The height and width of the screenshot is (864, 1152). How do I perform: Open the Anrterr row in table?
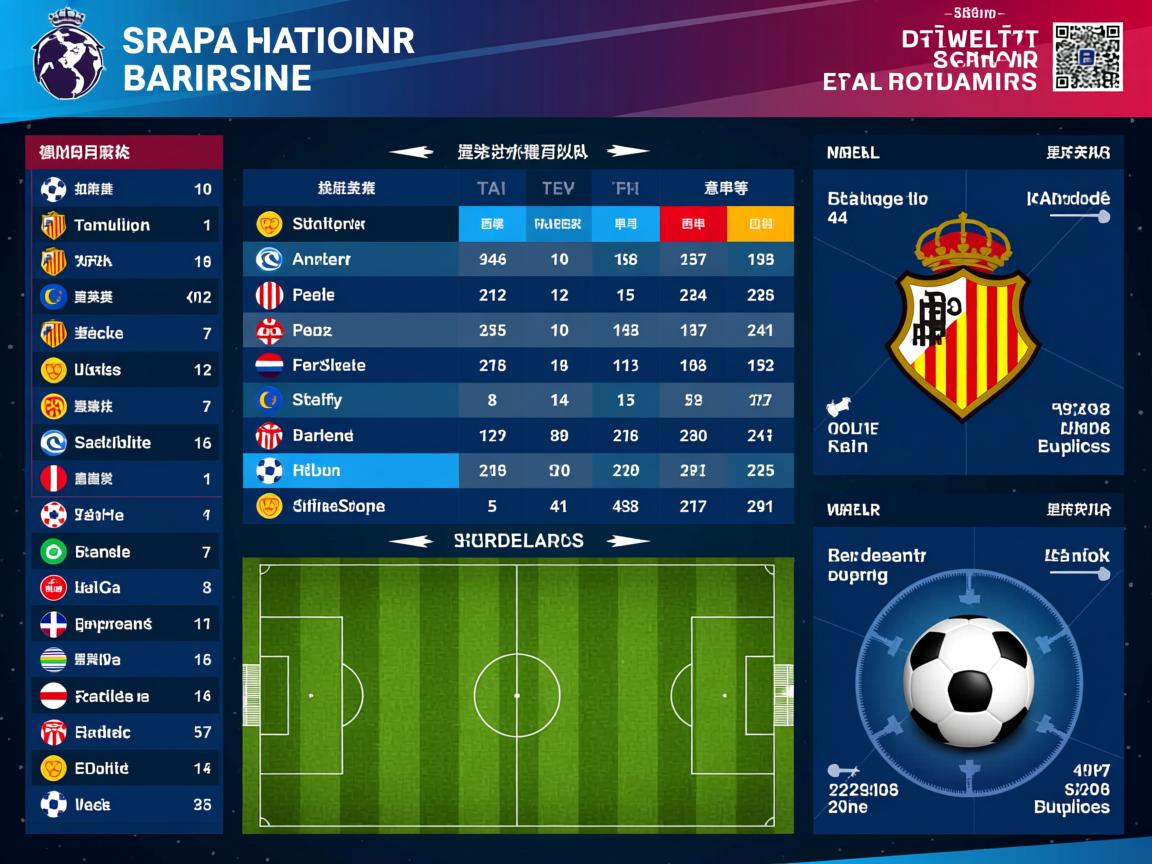(518, 260)
